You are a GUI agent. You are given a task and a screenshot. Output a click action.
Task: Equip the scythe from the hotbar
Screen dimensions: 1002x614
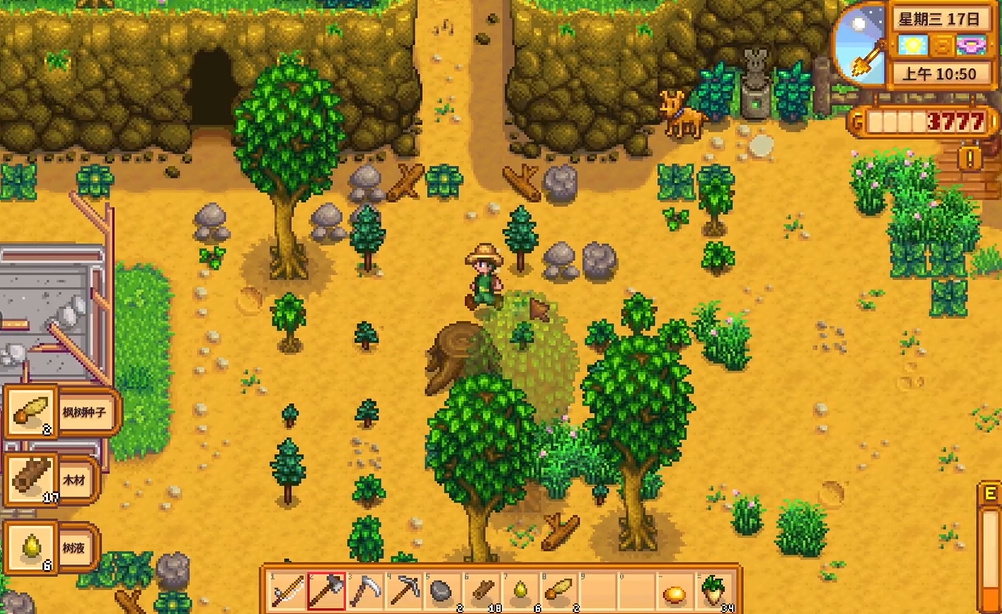click(x=365, y=590)
